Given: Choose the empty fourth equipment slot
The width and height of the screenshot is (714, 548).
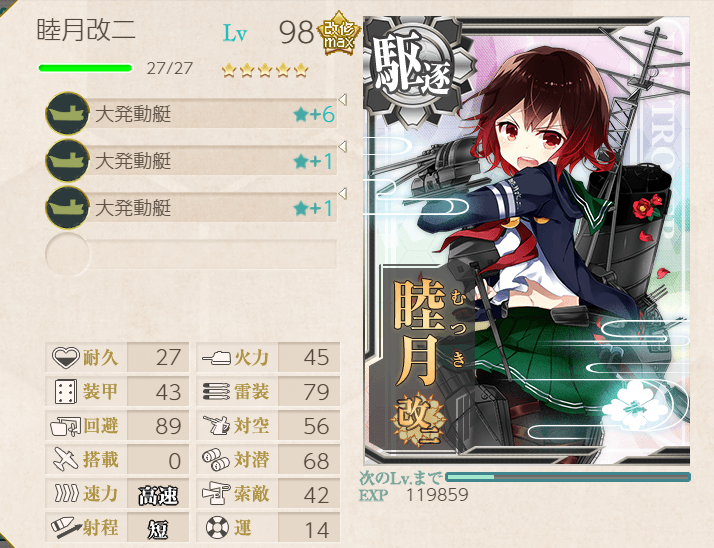Looking at the screenshot, I should [190, 254].
